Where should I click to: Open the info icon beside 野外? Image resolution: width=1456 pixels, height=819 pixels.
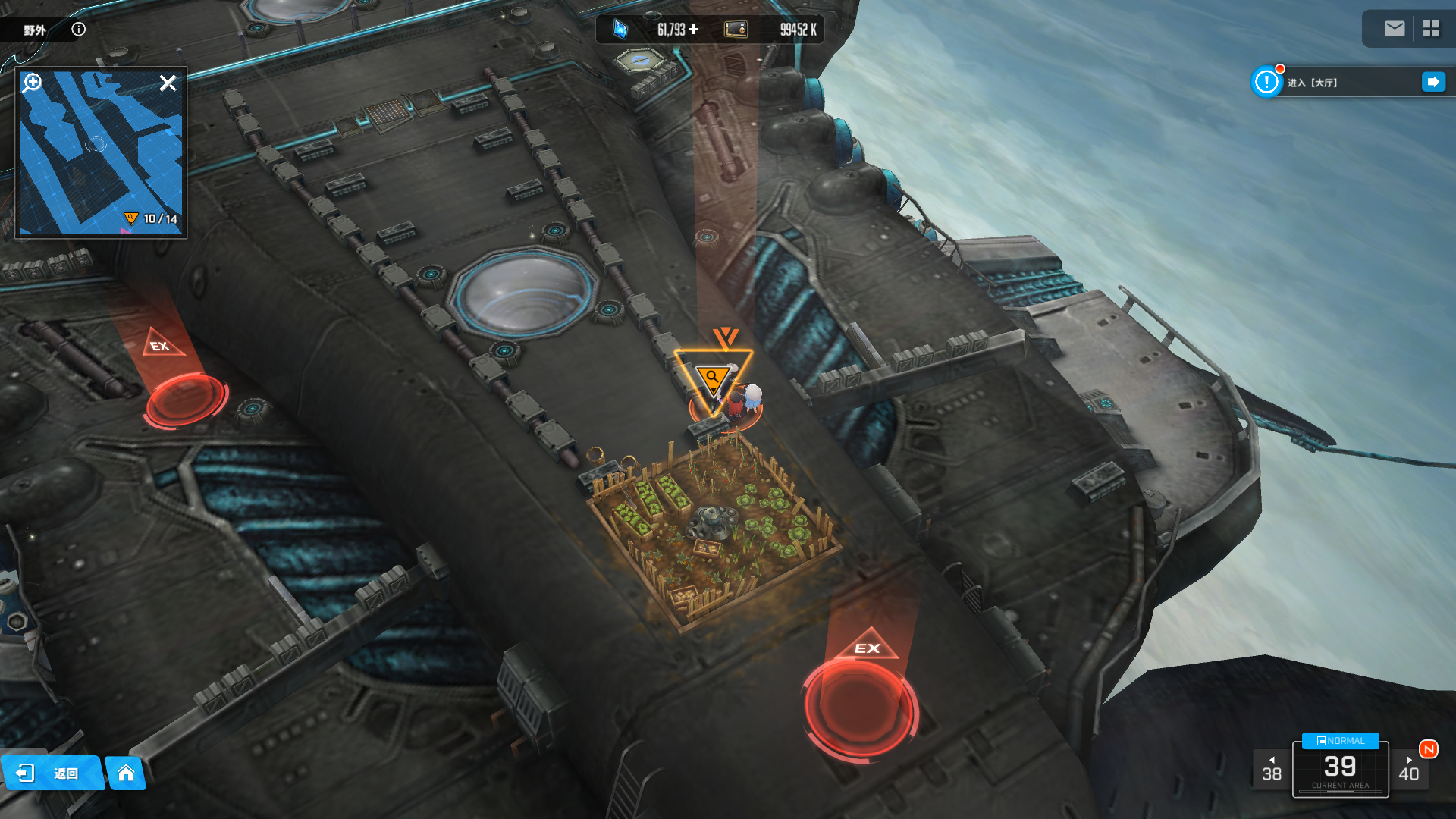coord(79,30)
